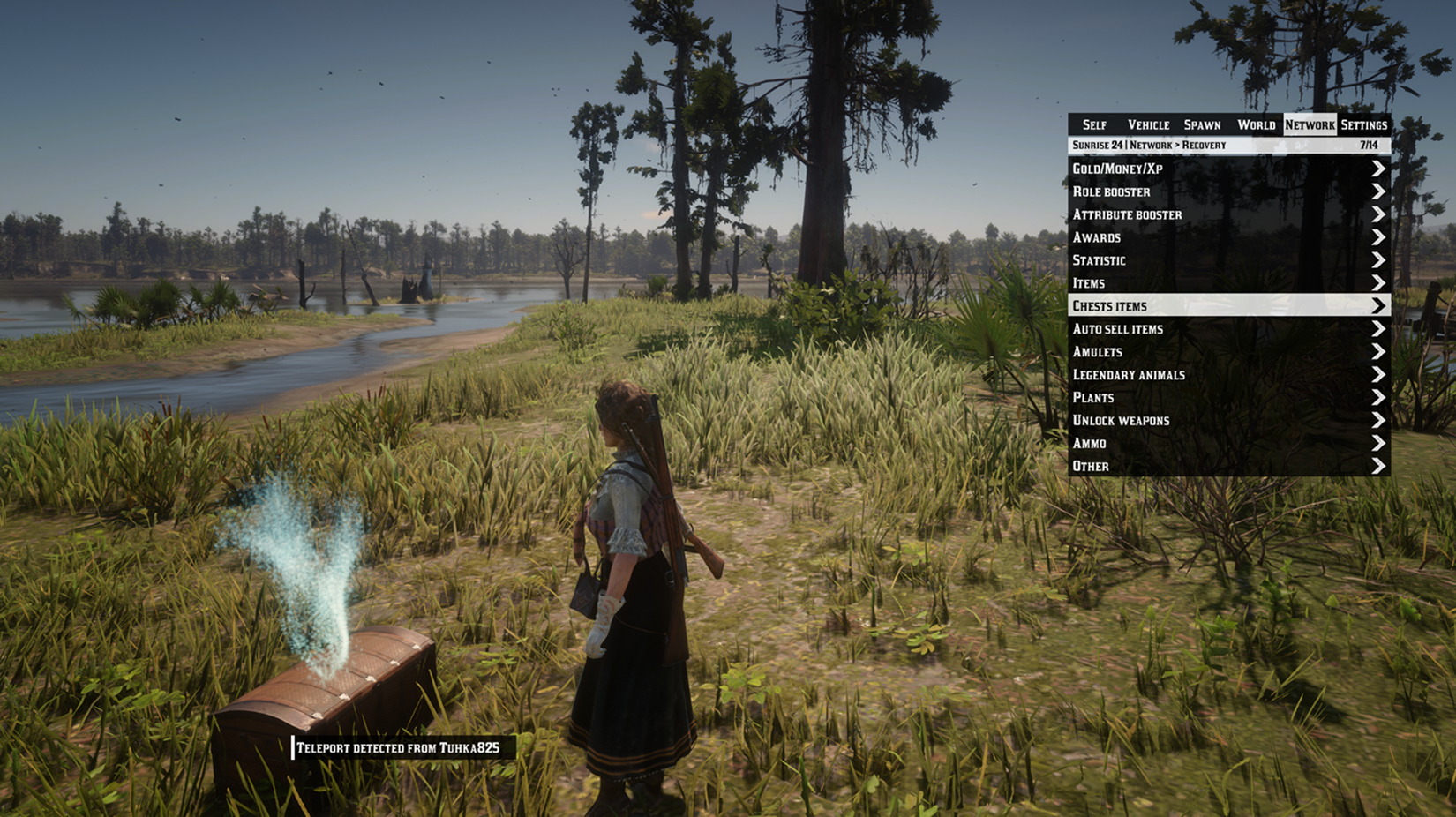Open the Gold/Money/Xp submenu

pyautogui.click(x=1228, y=169)
